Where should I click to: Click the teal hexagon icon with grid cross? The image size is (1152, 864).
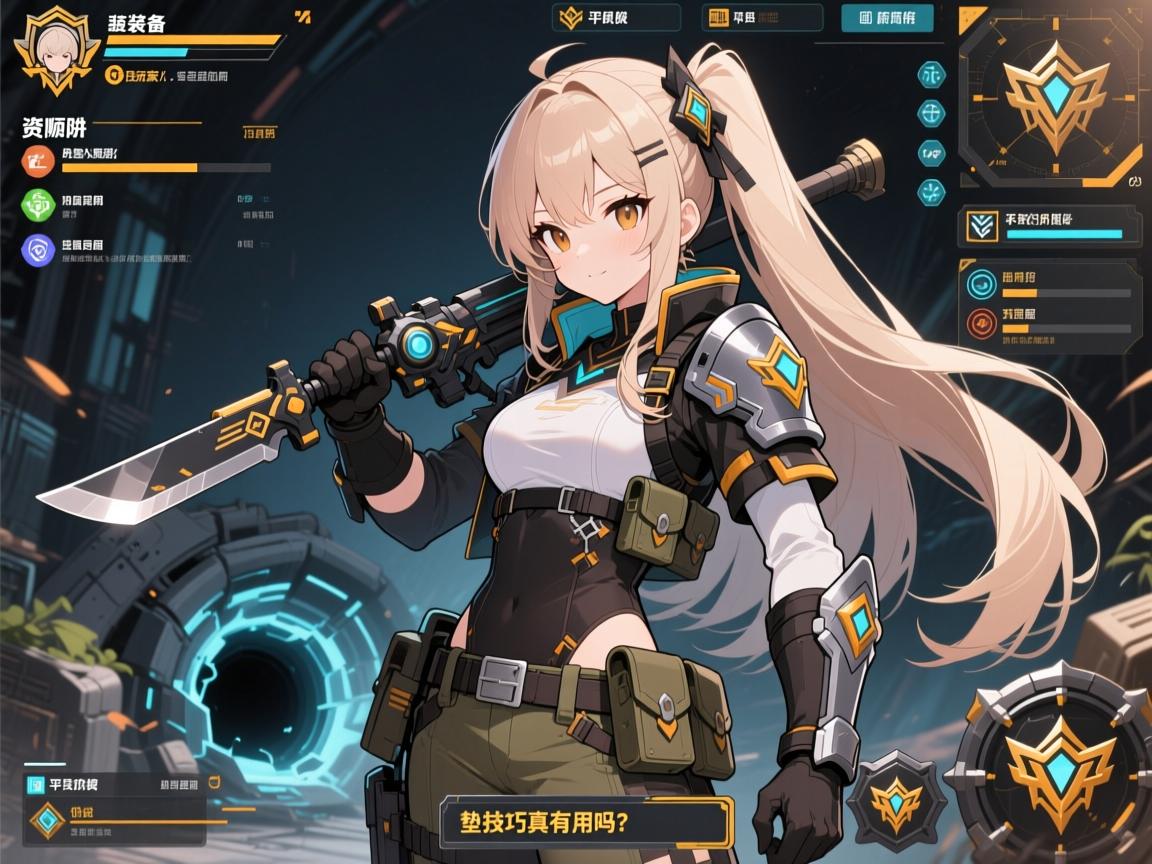coord(932,111)
